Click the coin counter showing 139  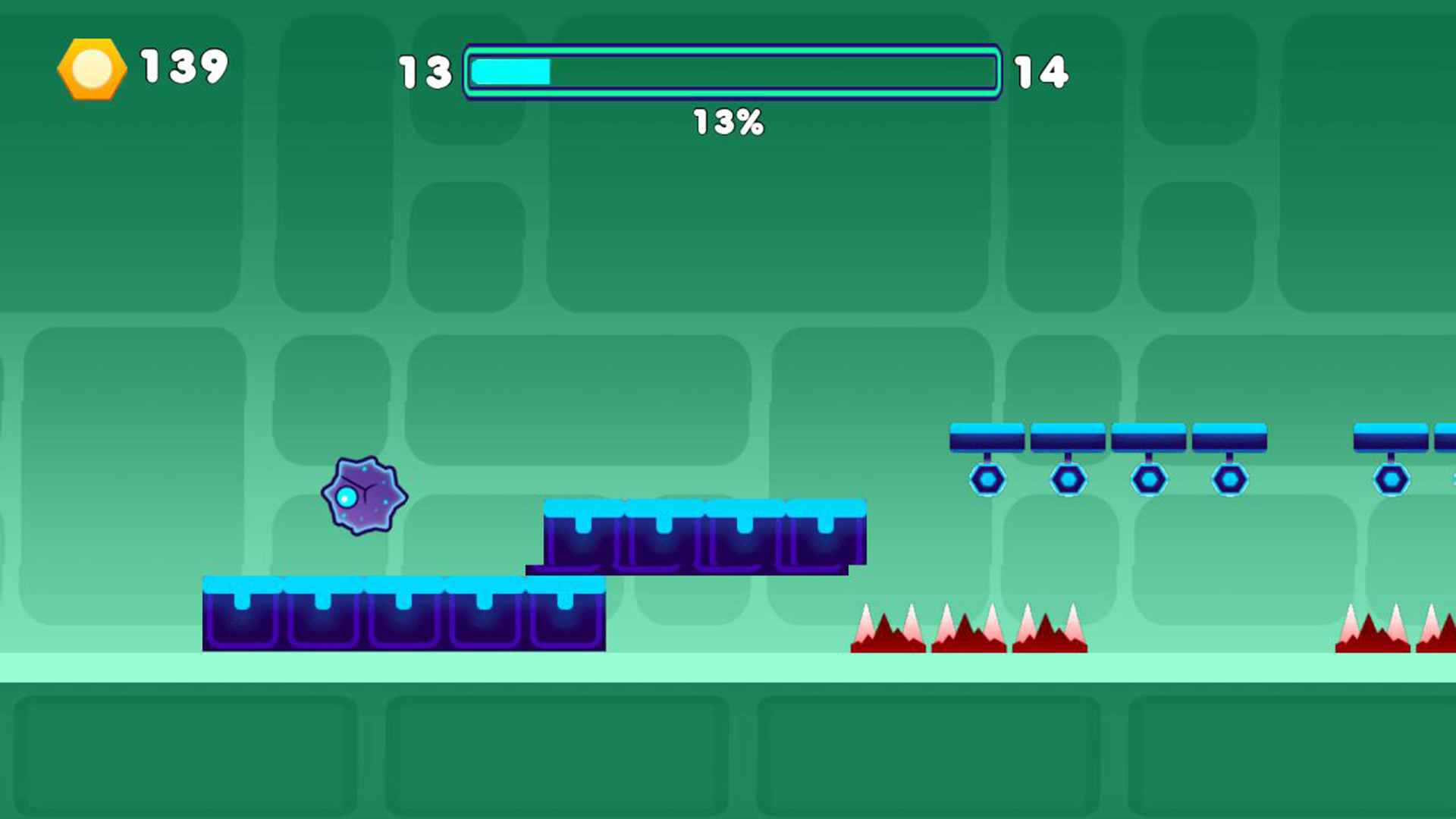coord(182,68)
